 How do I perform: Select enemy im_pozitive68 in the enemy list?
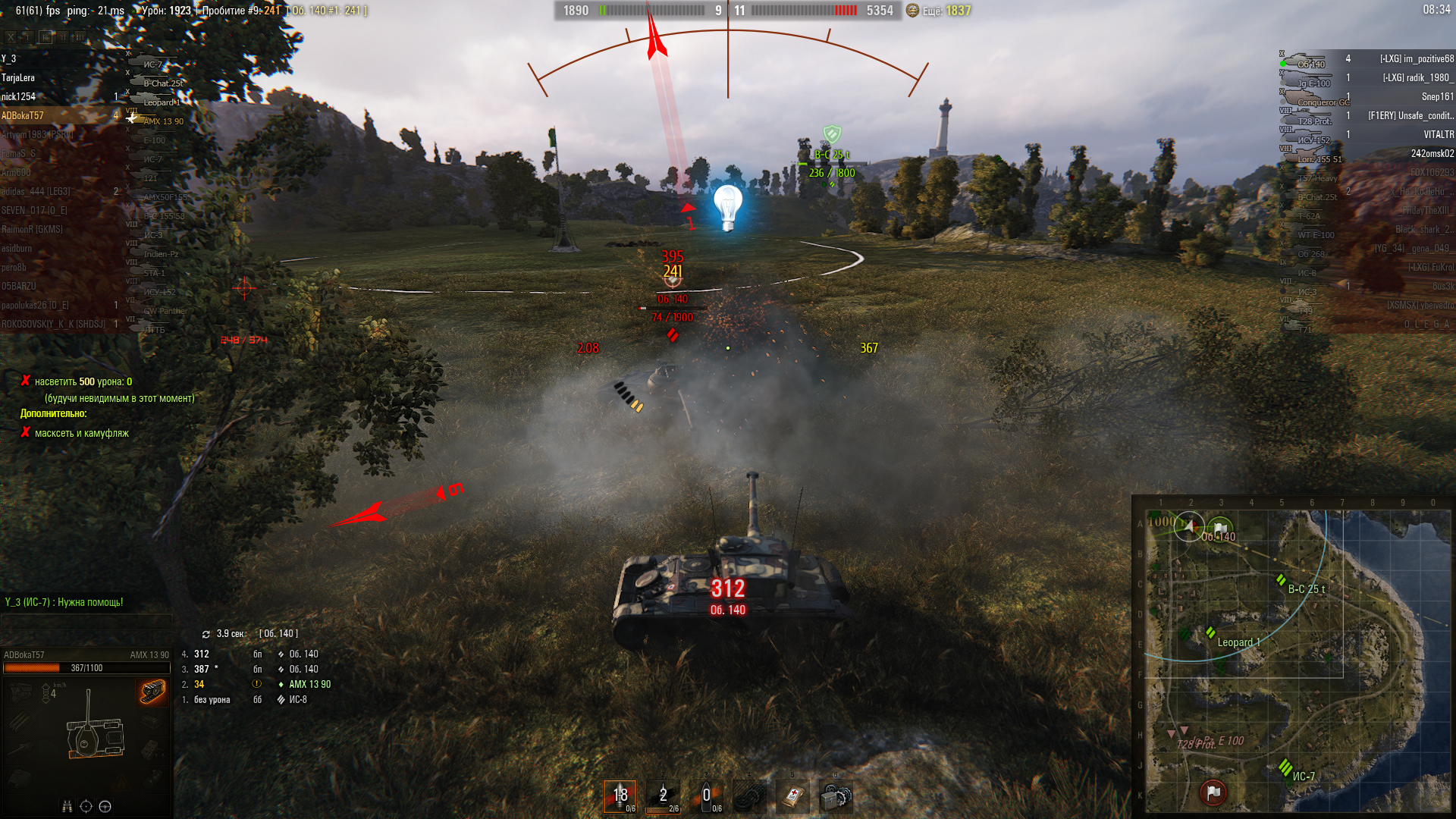(x=1417, y=59)
